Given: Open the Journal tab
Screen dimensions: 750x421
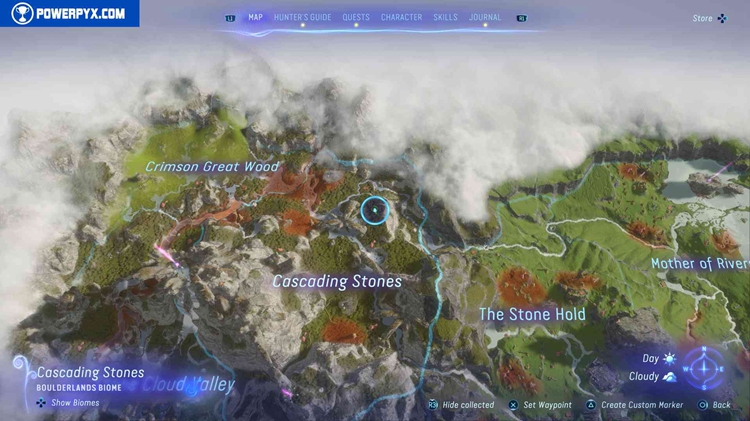Looking at the screenshot, I should (x=485, y=17).
